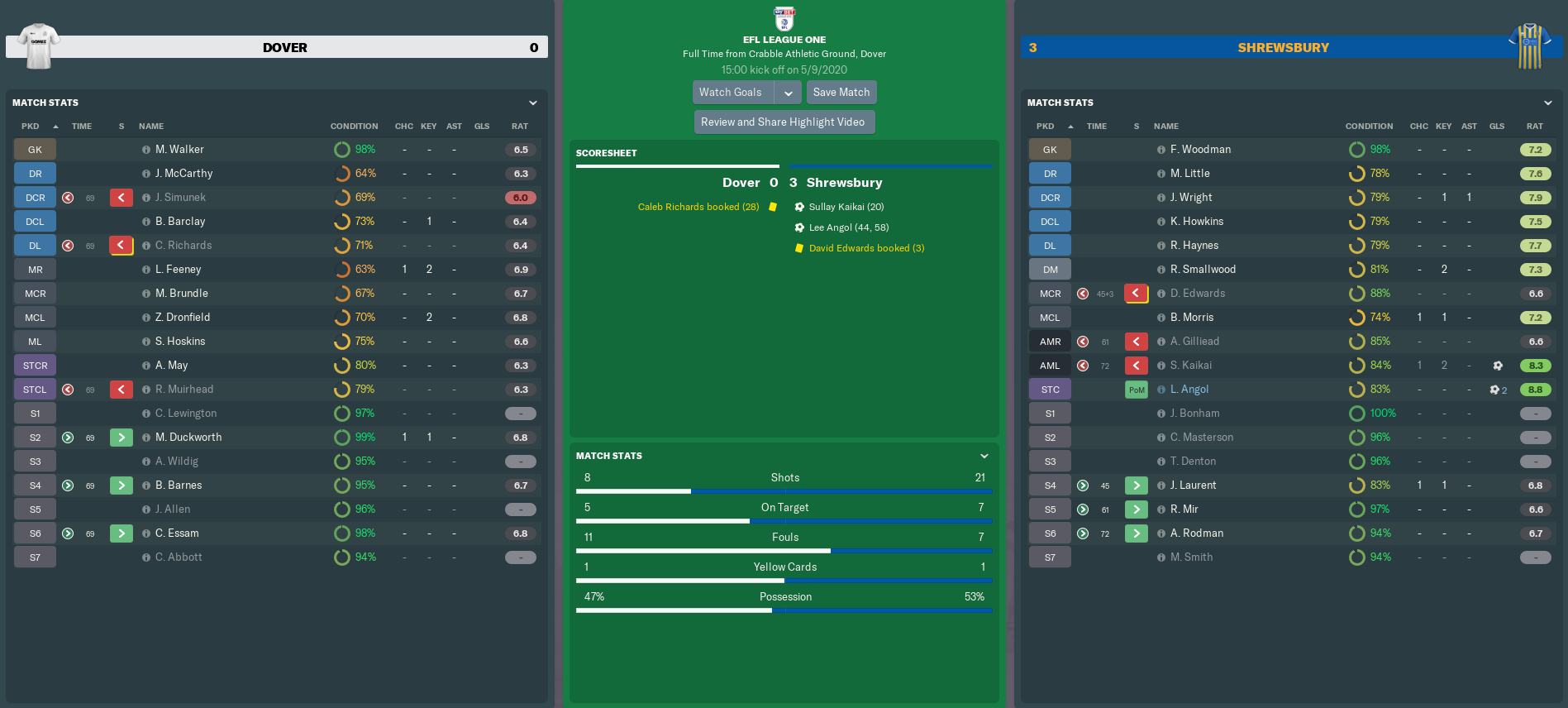Expand the Watch Goals dropdown arrow
Screen dimensions: 1568x708
click(x=789, y=93)
